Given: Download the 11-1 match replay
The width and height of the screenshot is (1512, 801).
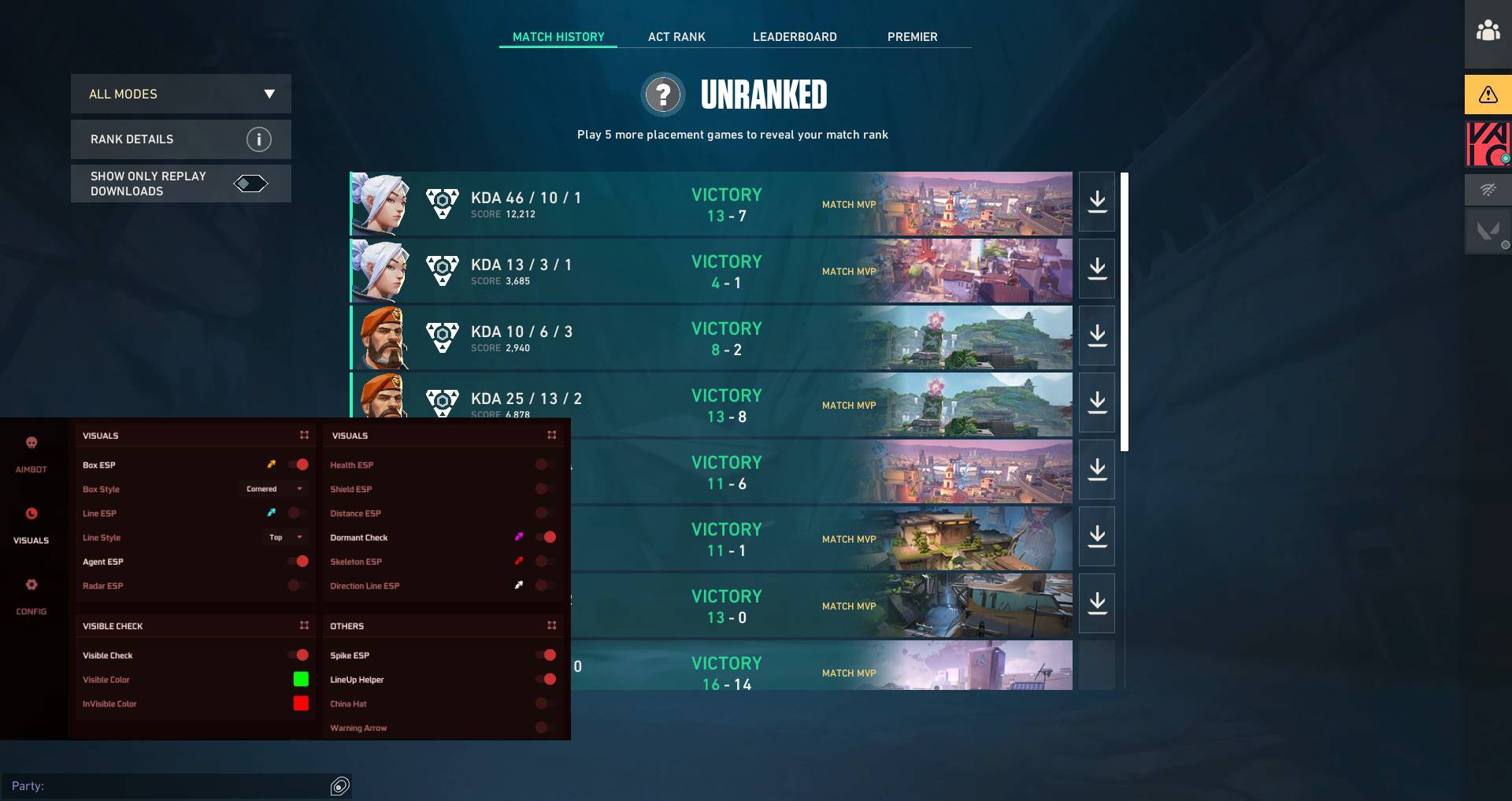Looking at the screenshot, I should point(1096,537).
